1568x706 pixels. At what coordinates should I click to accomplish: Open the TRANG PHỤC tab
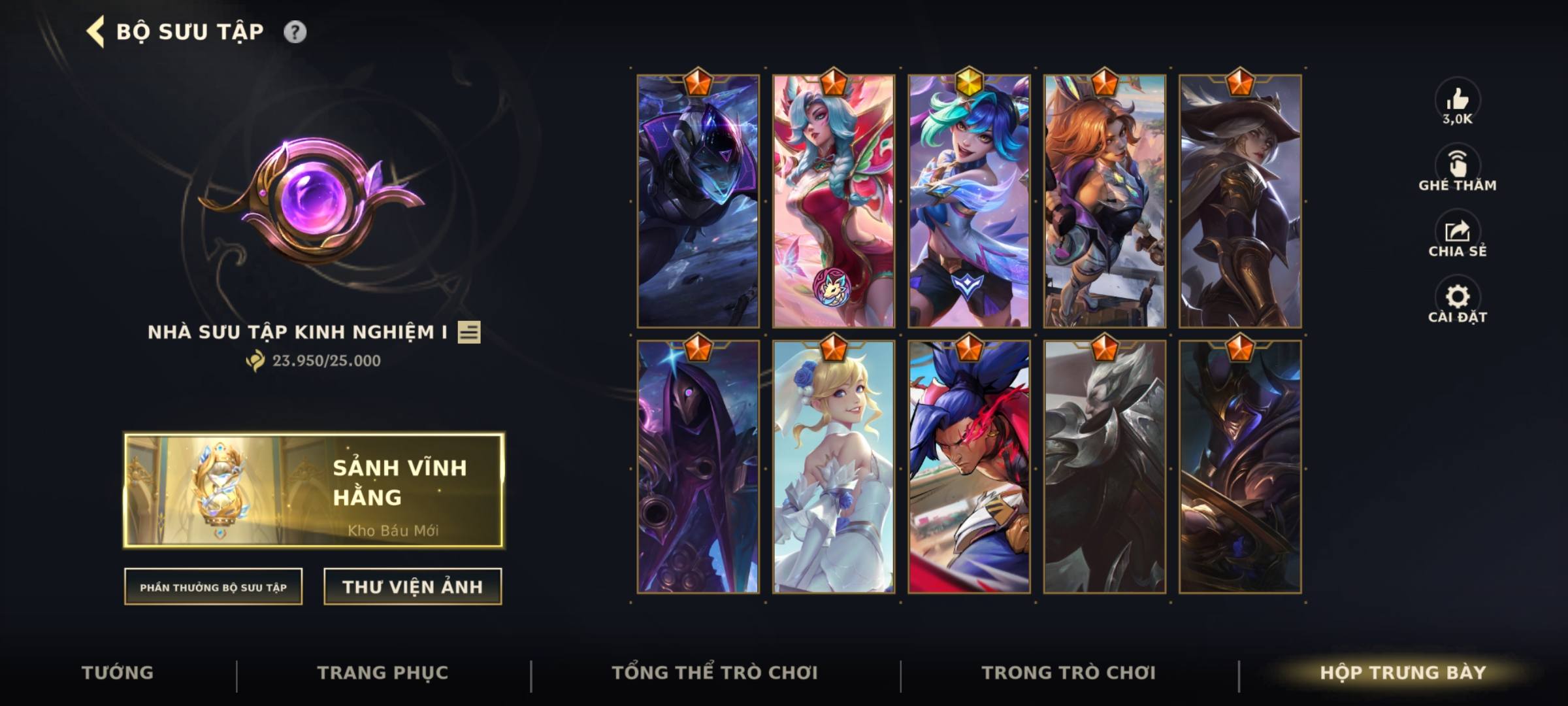(385, 672)
